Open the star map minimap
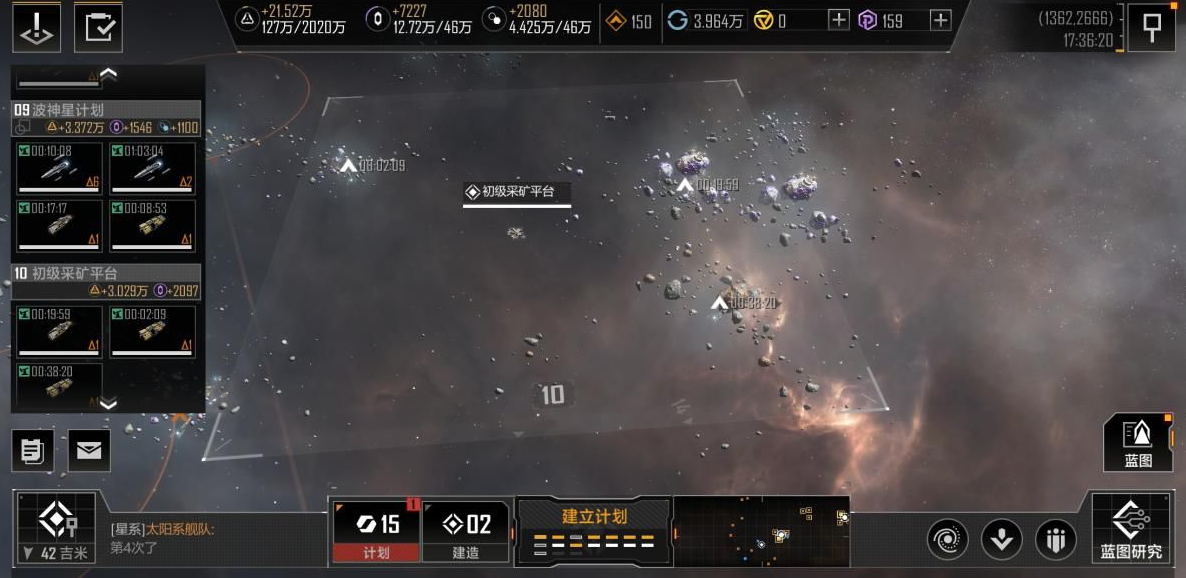 coord(761,530)
